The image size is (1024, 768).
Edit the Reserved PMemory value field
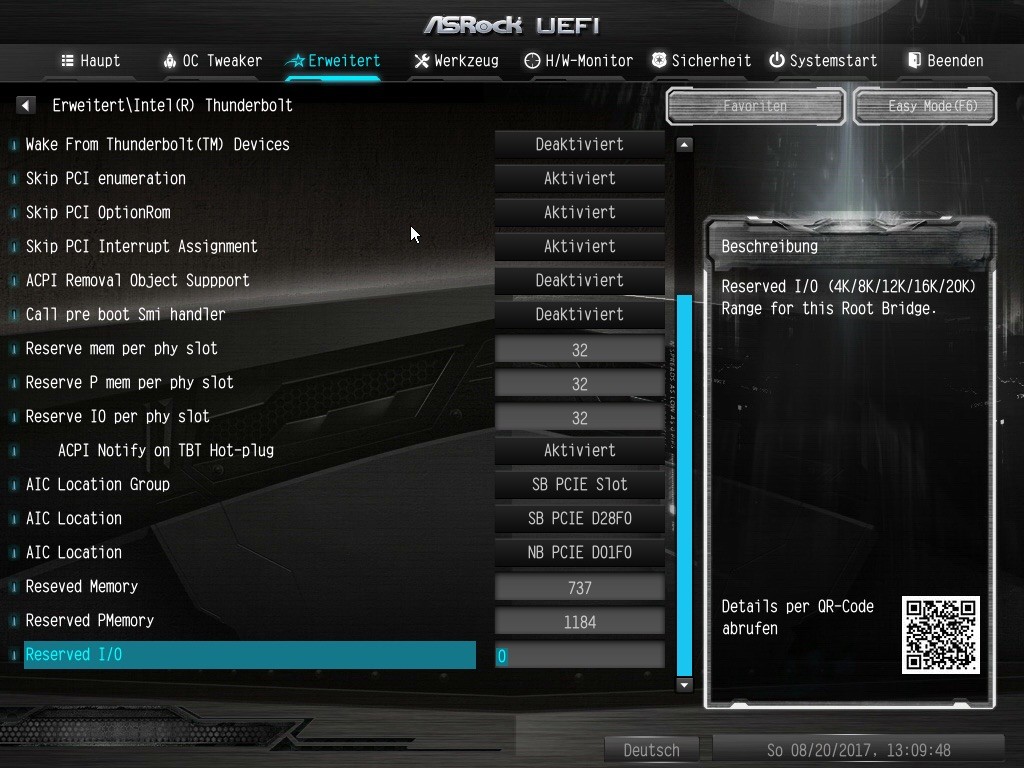pyautogui.click(x=579, y=622)
